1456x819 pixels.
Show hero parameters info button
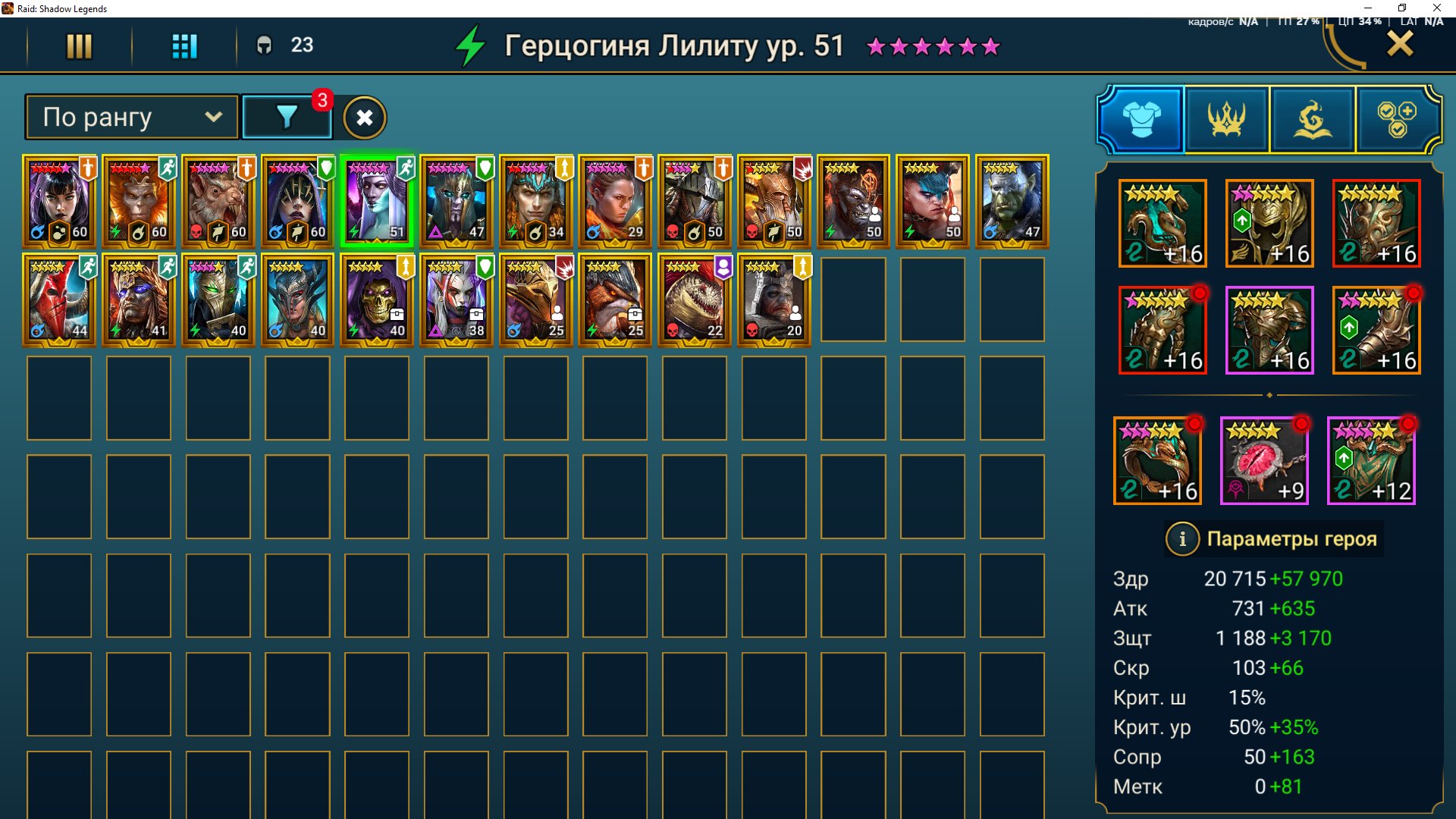1181,539
